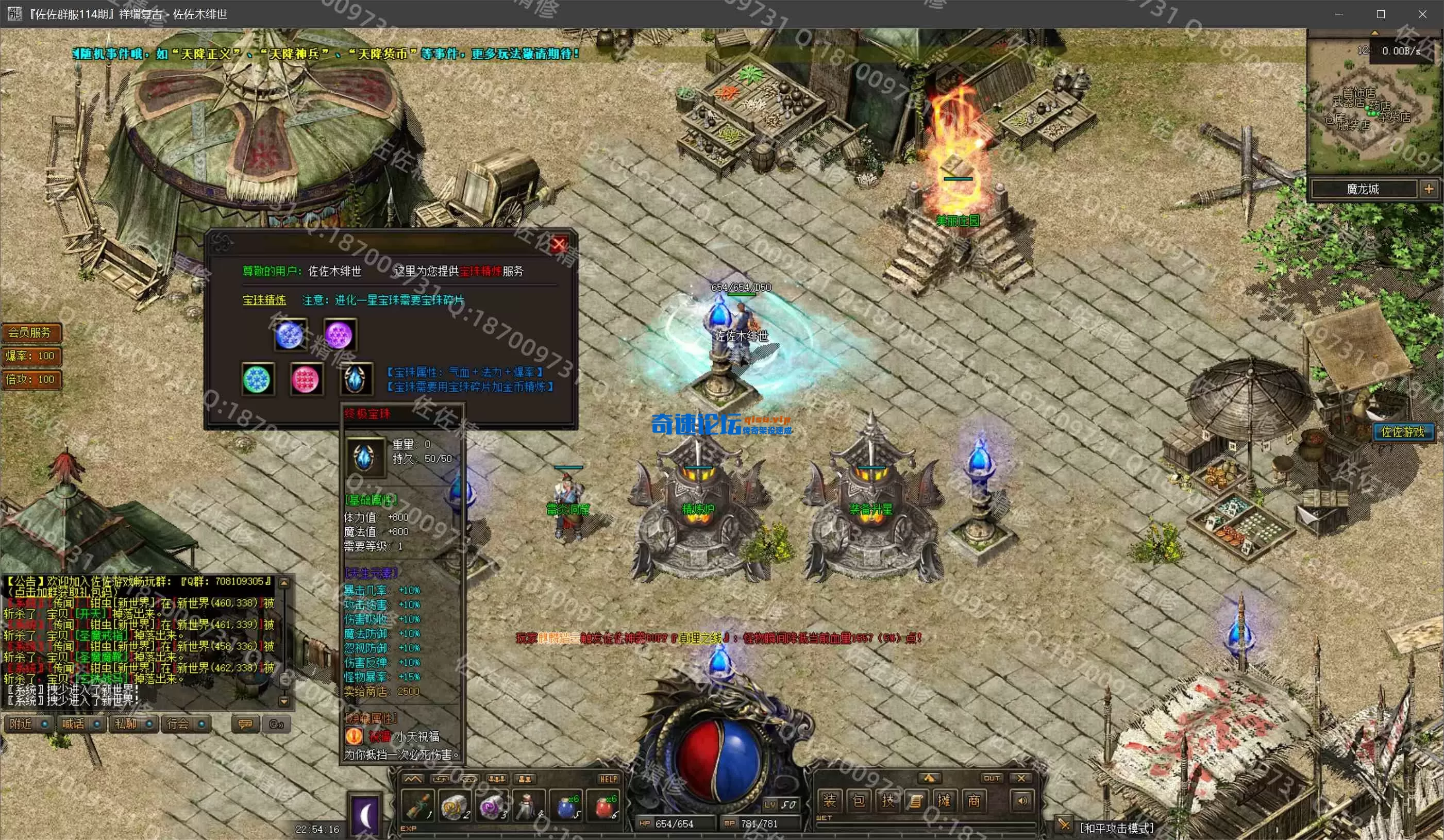Open the 会员服务 member services panel
1444x840 pixels.
30,332
